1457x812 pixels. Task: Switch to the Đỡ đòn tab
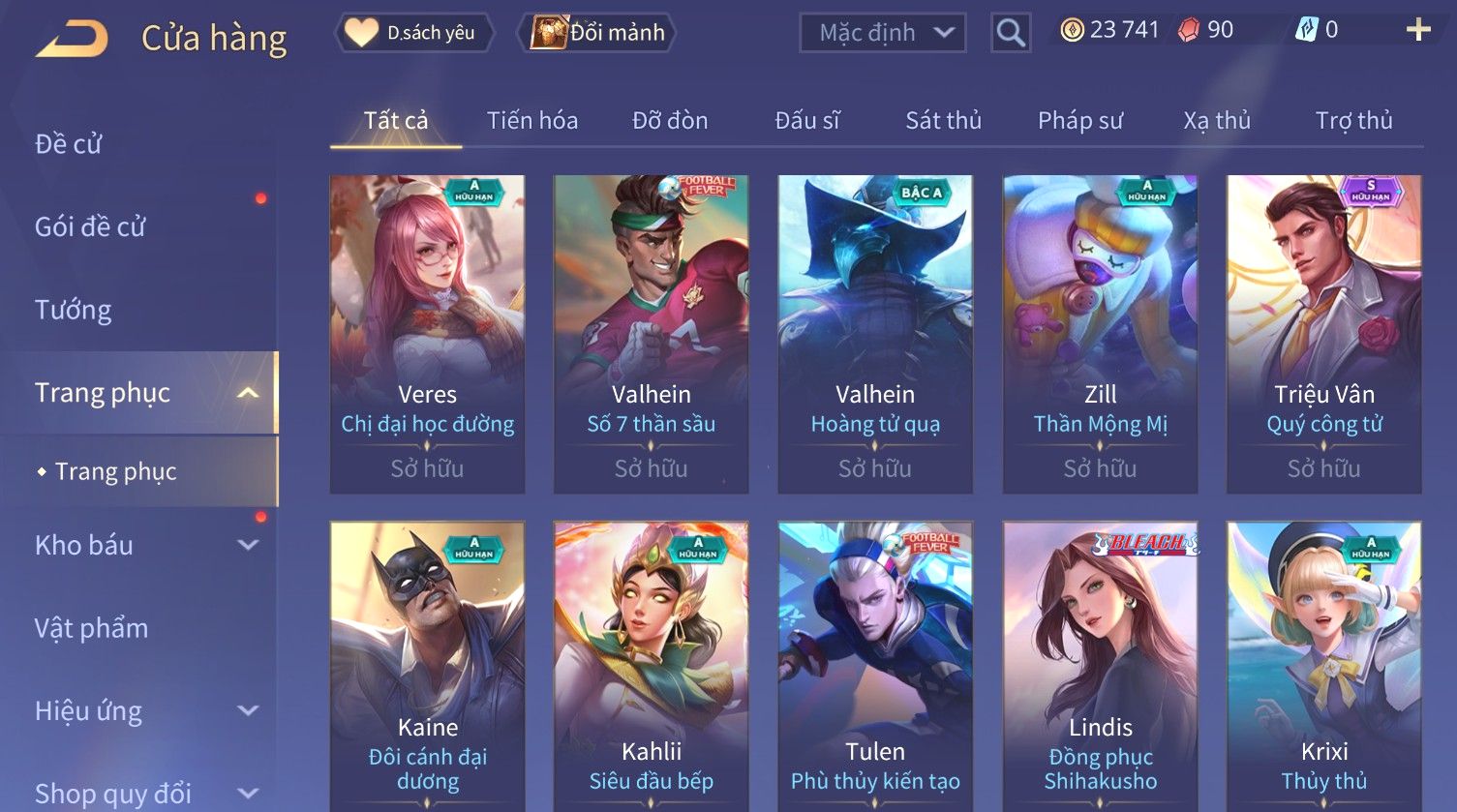[670, 121]
